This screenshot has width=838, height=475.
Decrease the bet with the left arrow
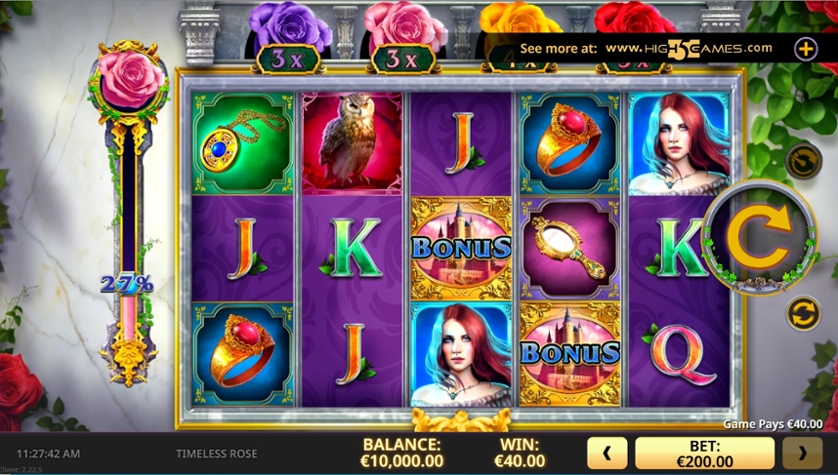tap(606, 452)
